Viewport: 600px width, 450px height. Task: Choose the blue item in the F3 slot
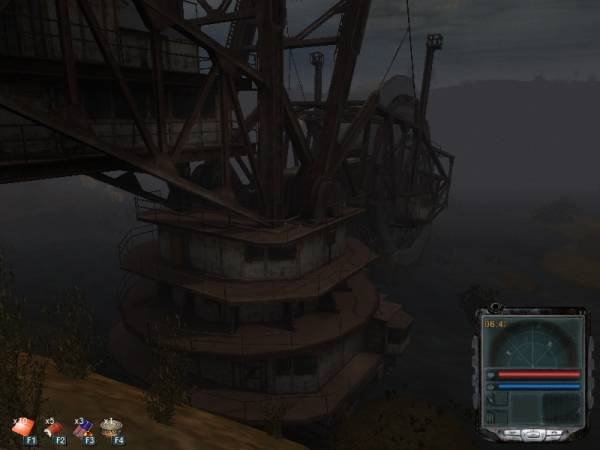(82, 427)
